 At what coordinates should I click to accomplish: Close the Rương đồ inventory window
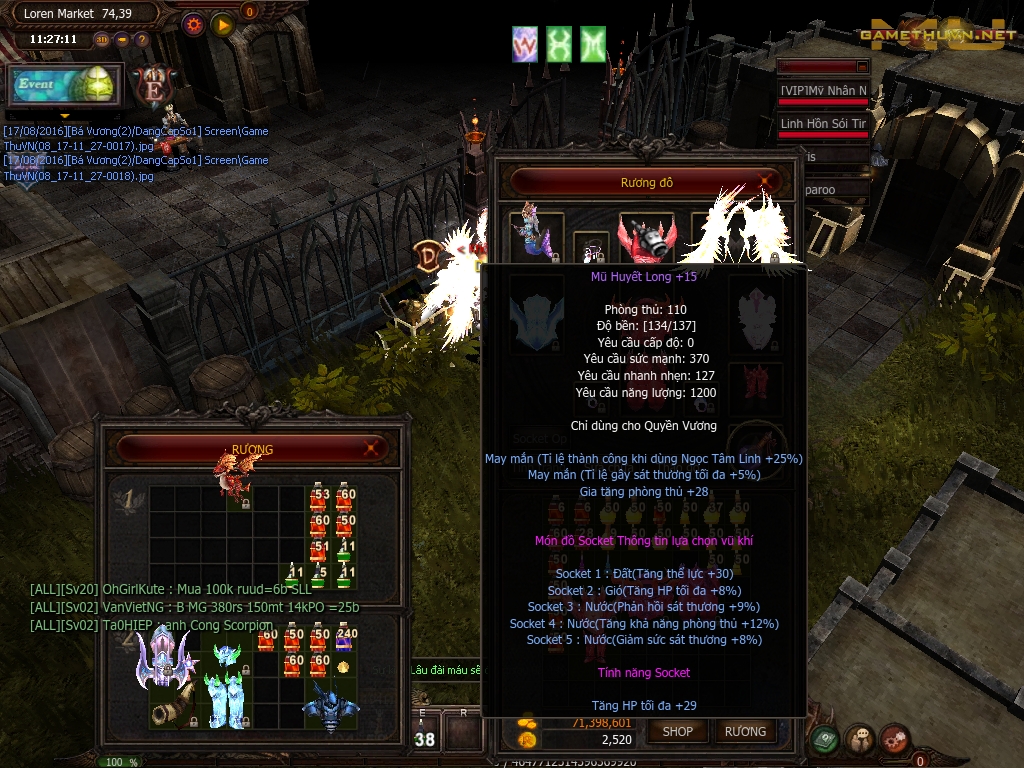[766, 183]
